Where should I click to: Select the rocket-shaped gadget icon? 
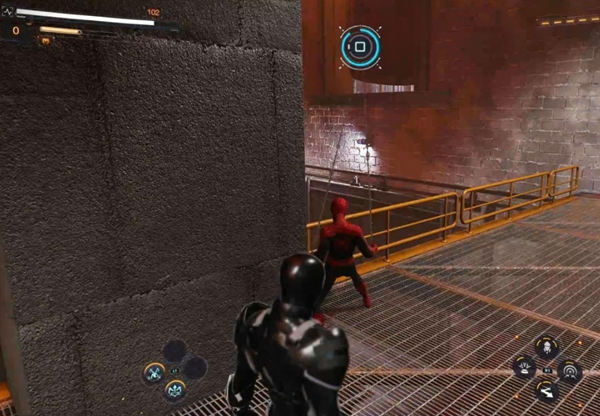tap(547, 346)
